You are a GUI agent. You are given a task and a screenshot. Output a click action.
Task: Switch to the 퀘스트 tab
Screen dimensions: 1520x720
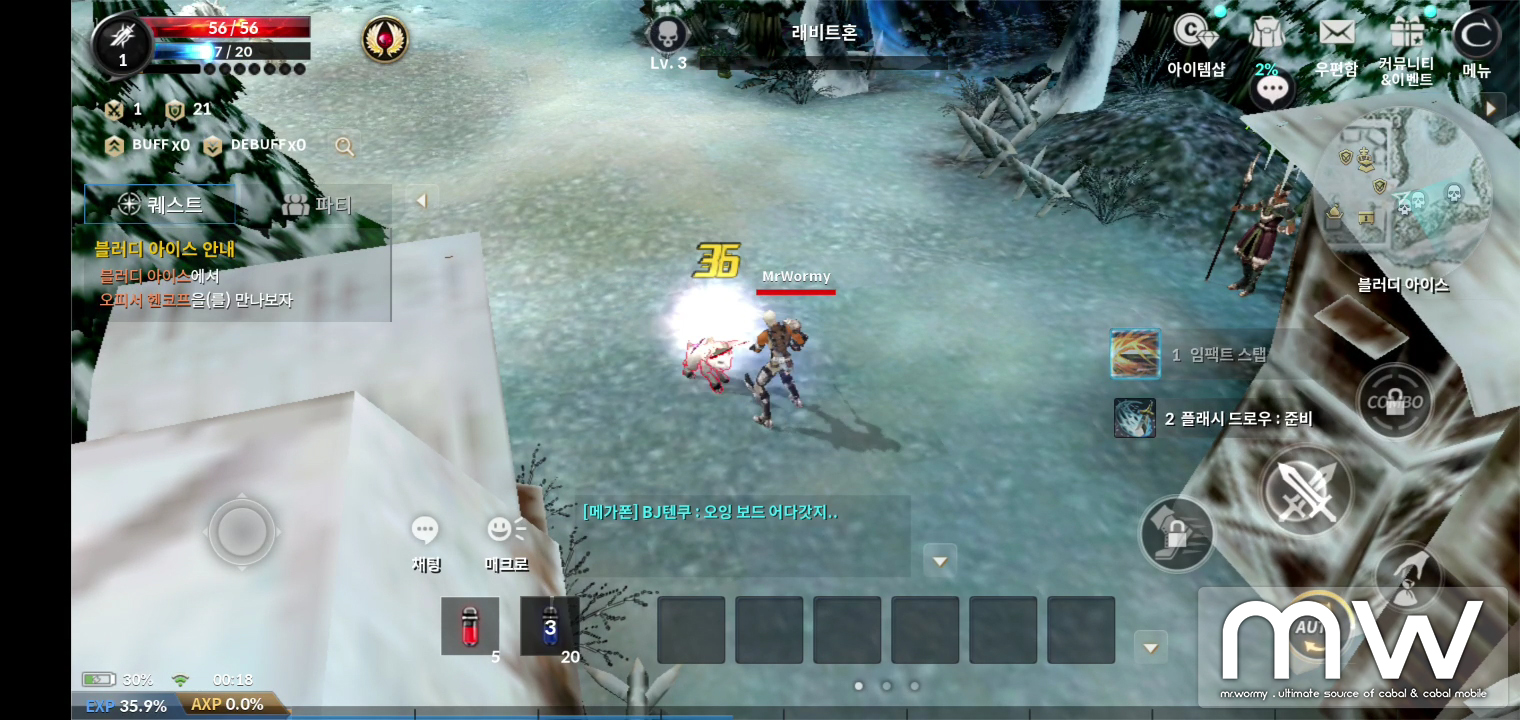160,205
